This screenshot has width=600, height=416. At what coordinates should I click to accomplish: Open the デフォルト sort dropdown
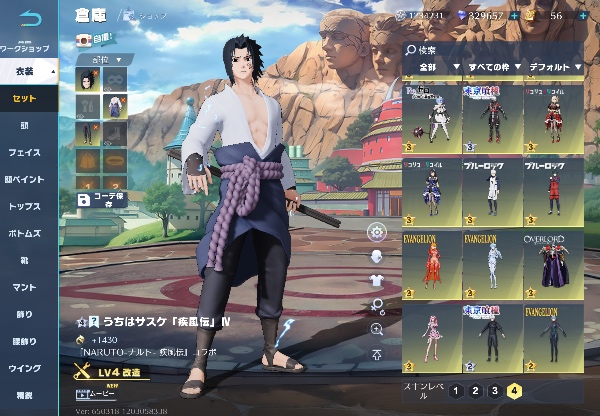[x=553, y=67]
